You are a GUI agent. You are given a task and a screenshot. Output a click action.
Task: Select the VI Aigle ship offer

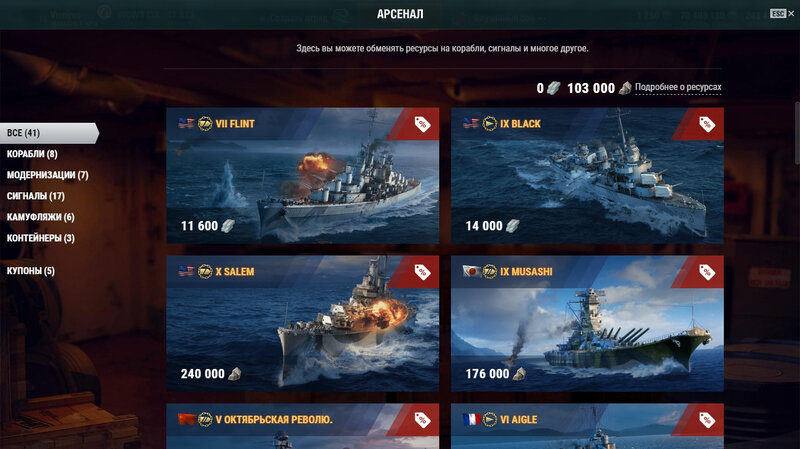point(587,426)
